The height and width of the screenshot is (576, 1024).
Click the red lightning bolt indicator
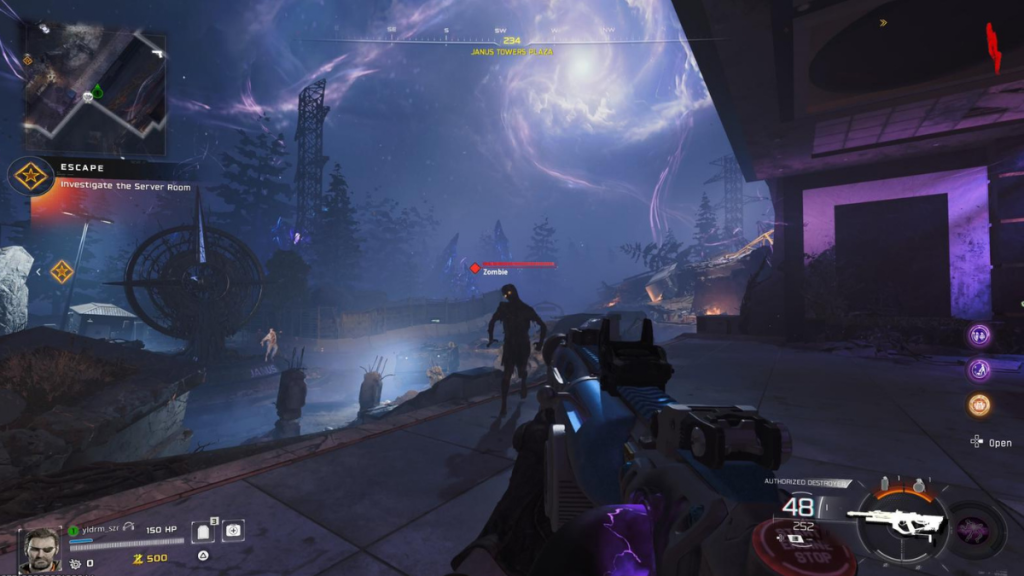994,47
